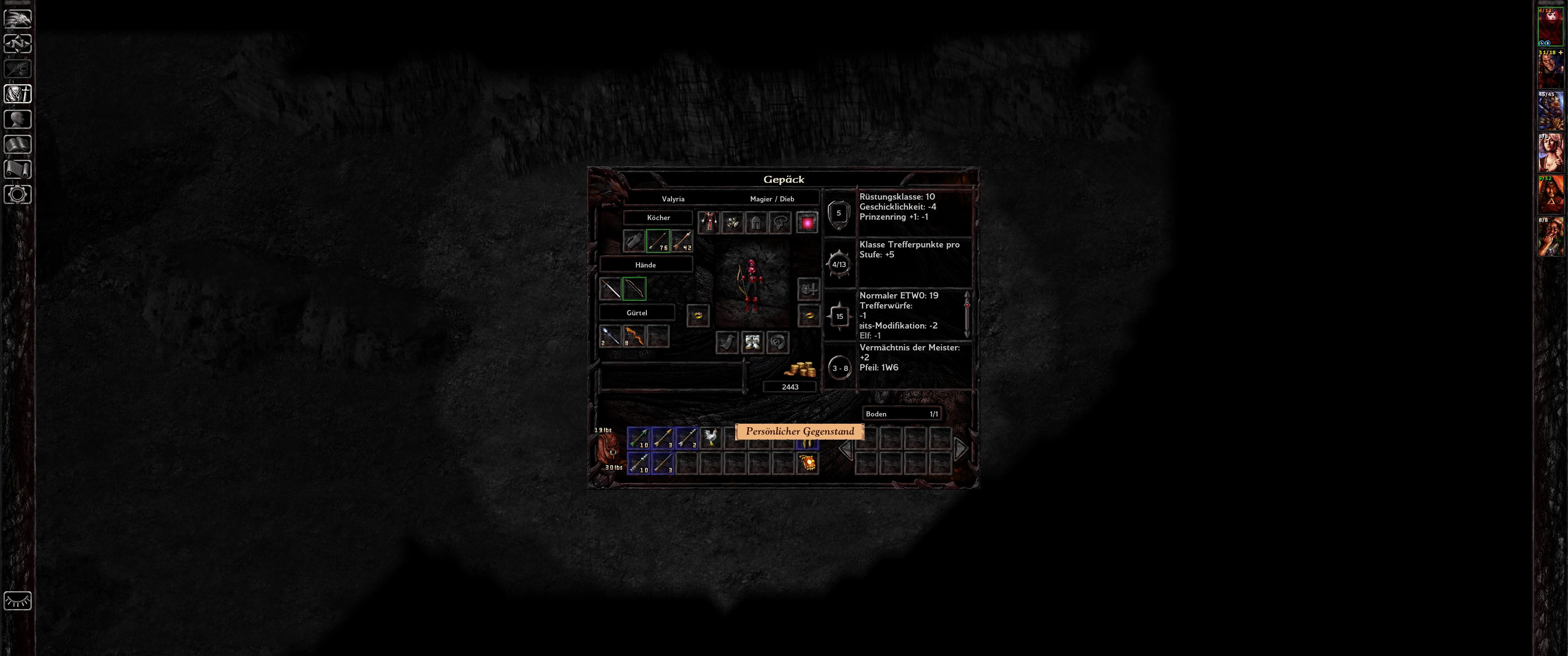
Task: Open the priest scroll screen
Action: 18,169
